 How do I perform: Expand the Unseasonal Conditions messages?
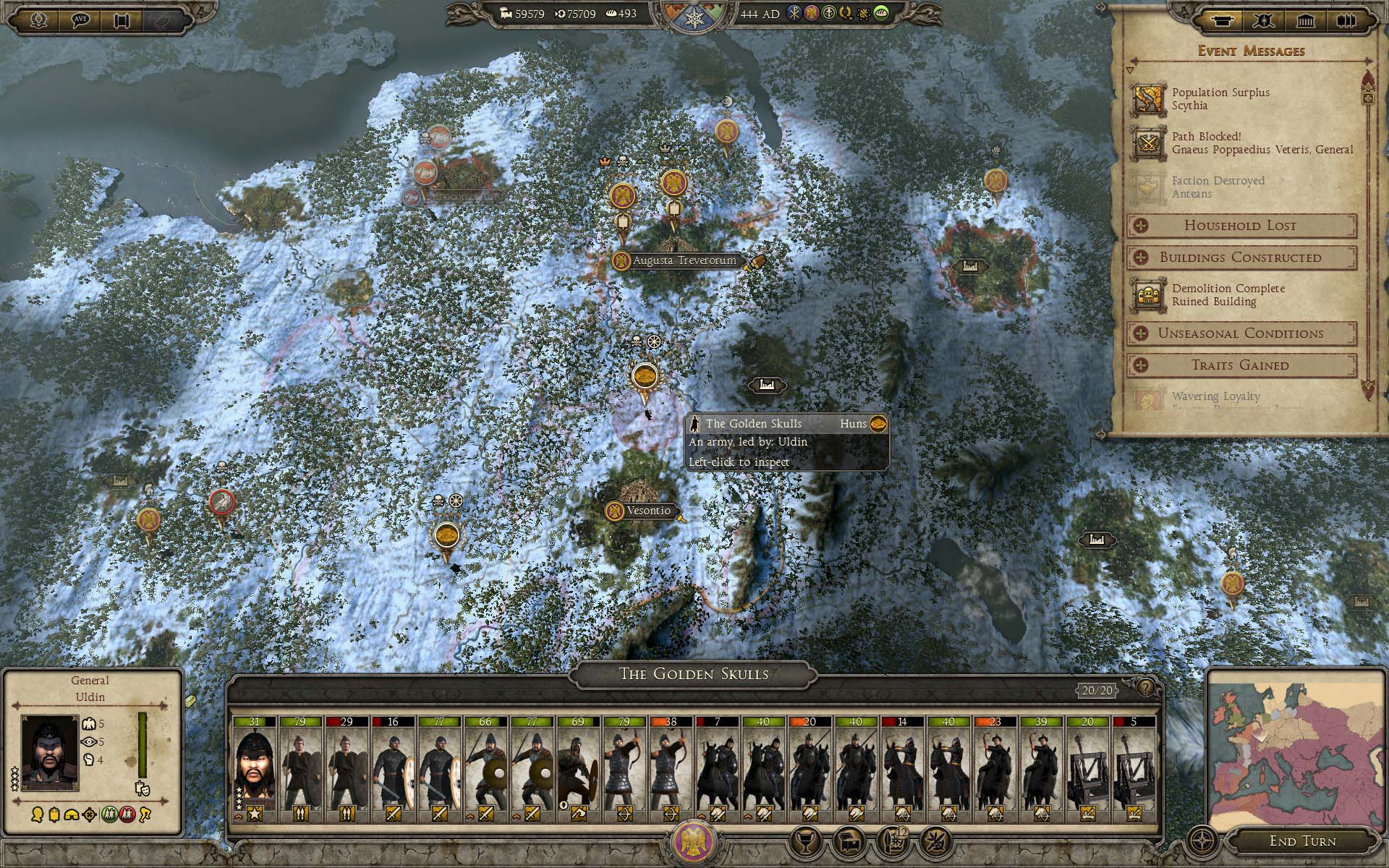tap(1241, 333)
